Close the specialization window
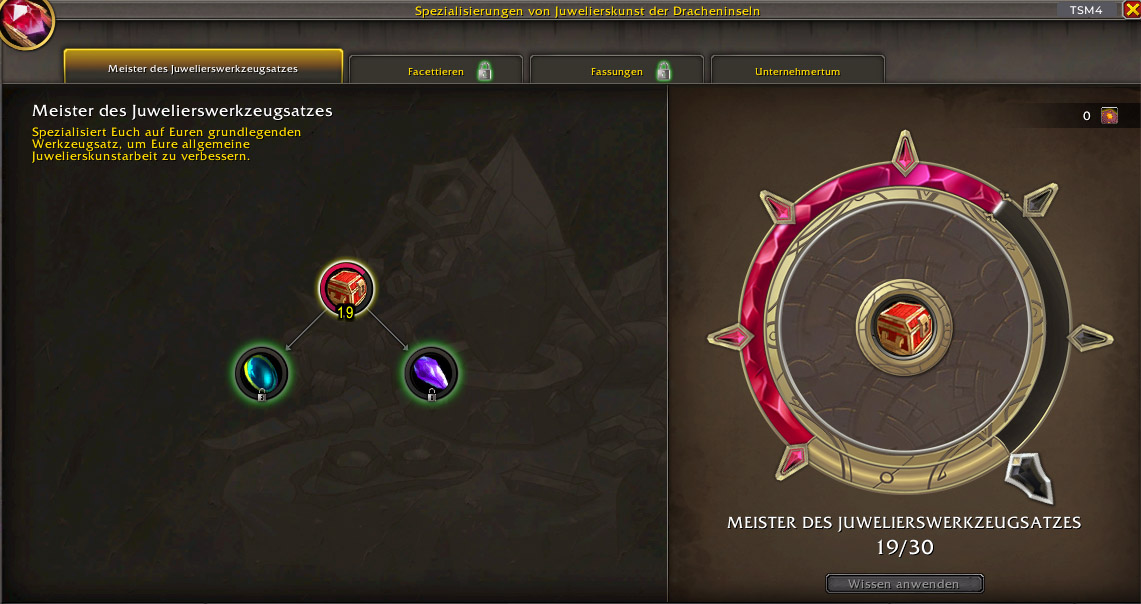 coord(1131,10)
